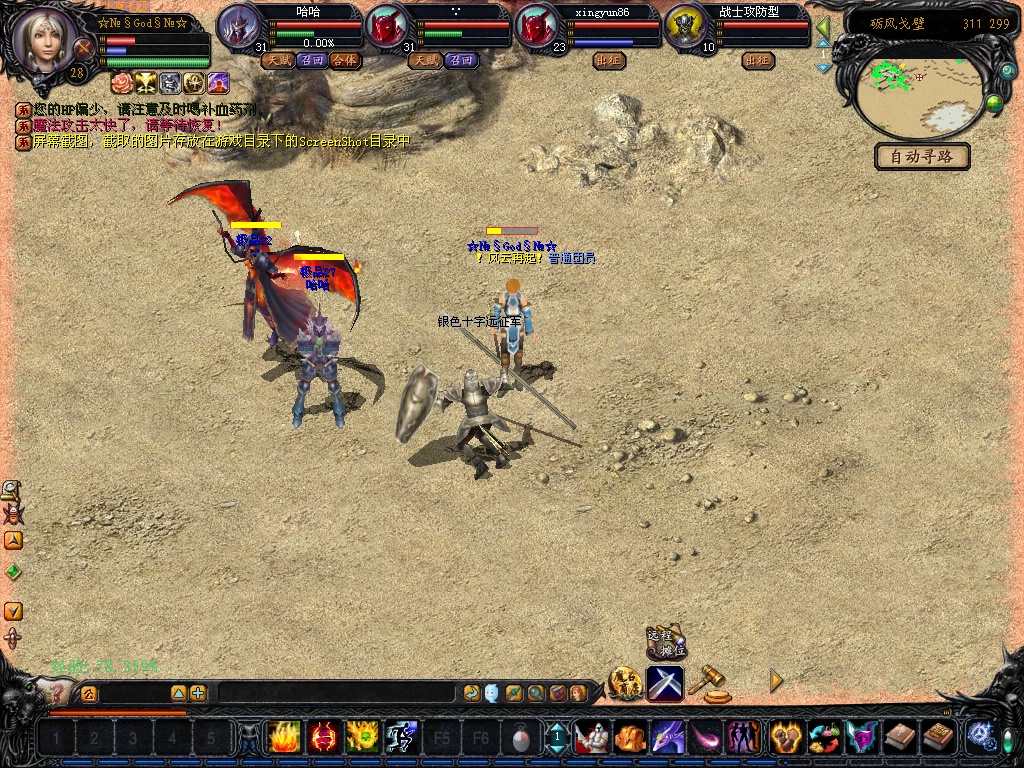Click the wooden gavel auction icon
Viewport: 1024px width, 768px height.
click(708, 681)
